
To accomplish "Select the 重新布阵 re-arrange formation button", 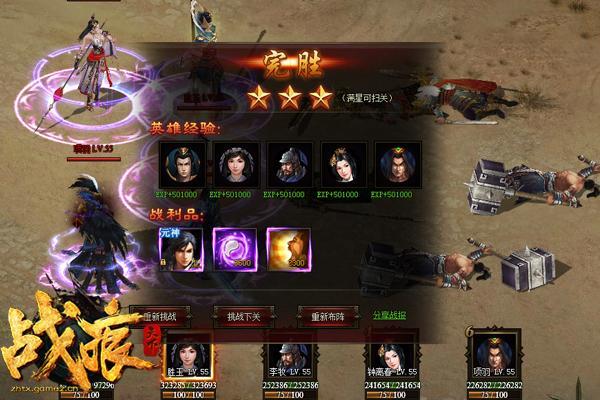I will point(327,316).
